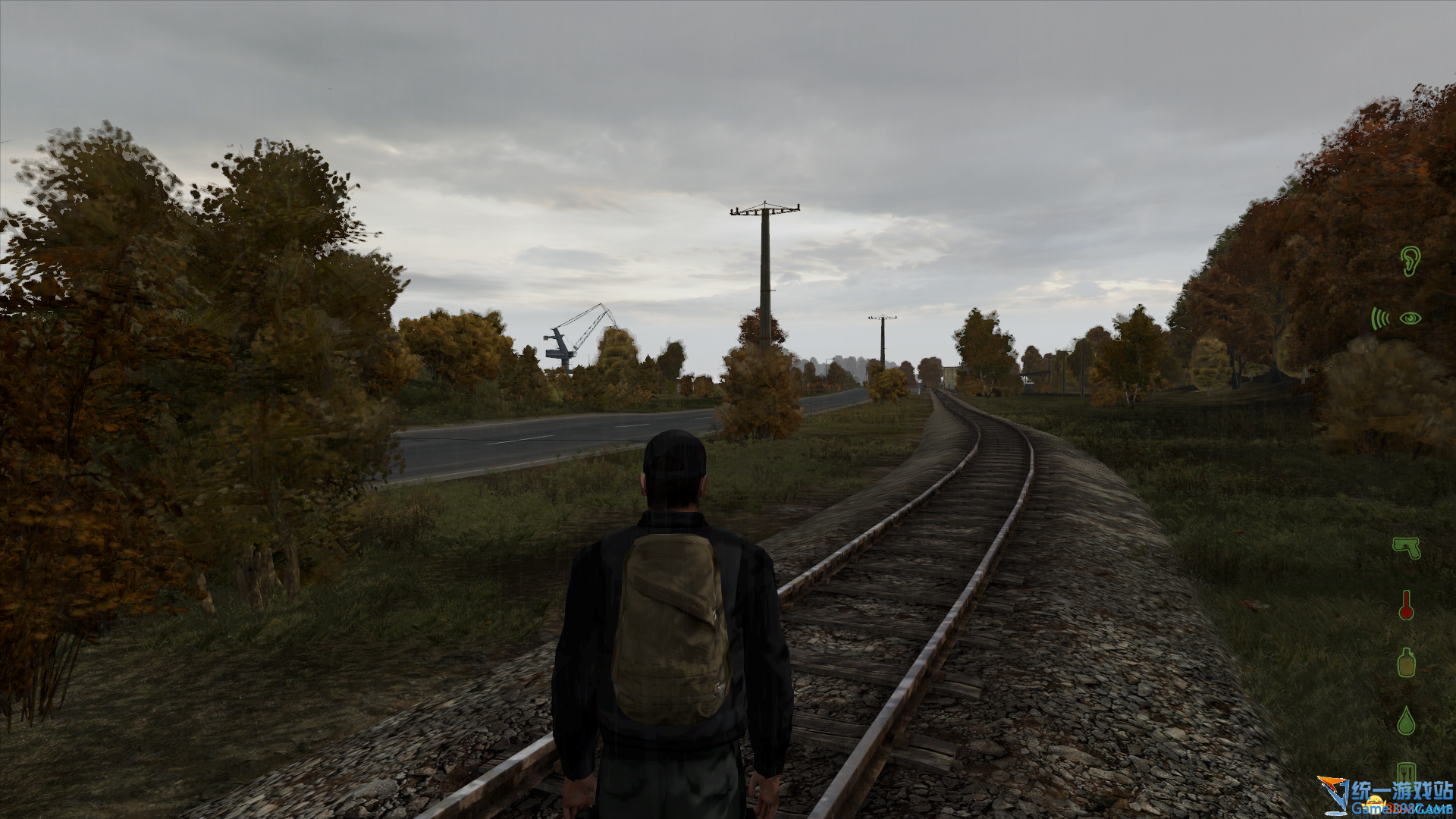The image size is (1456, 819).
Task: Select the pistol weapon icon
Action: [1406, 547]
